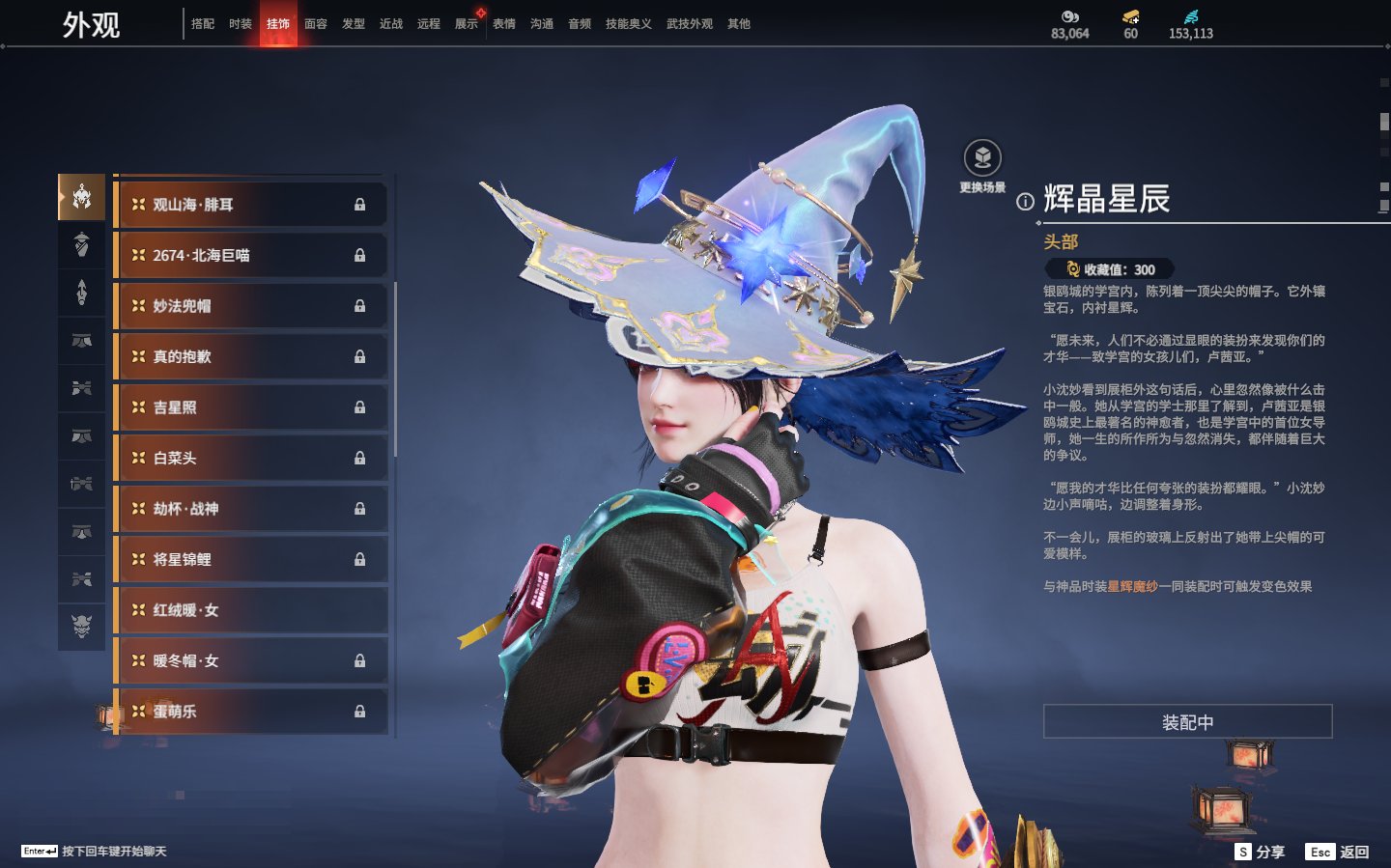
Task: Select the 其他 tab
Action: (x=739, y=24)
